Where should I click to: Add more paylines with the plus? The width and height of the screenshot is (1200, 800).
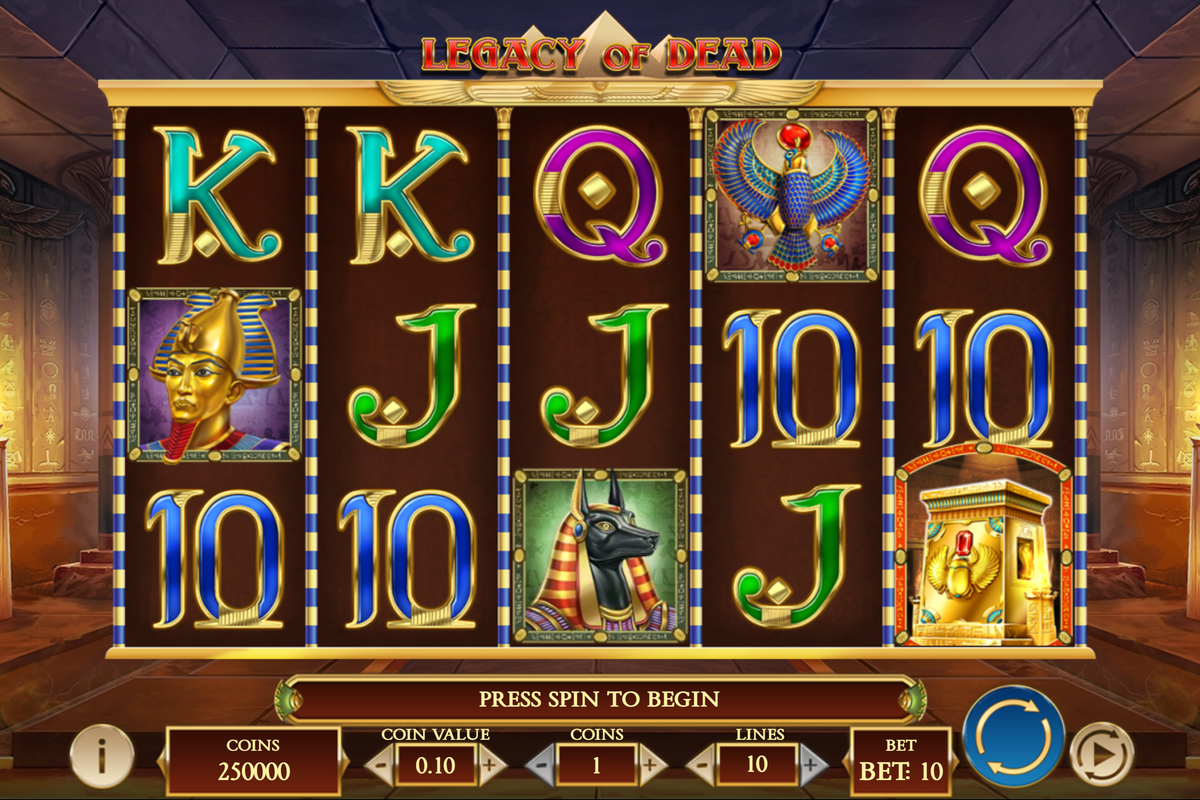[x=812, y=765]
